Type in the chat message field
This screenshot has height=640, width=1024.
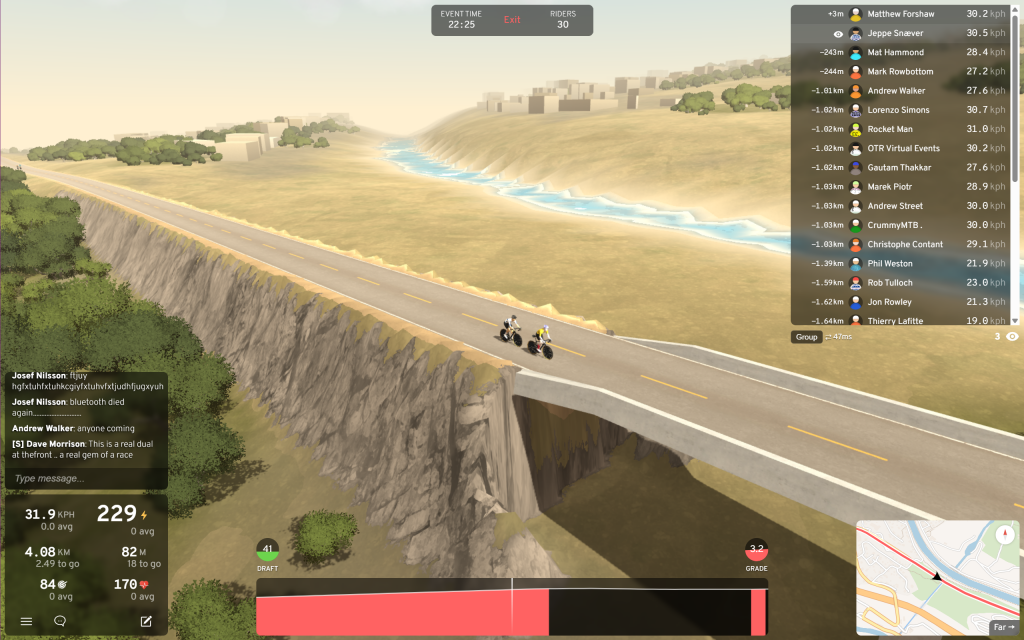(86, 478)
